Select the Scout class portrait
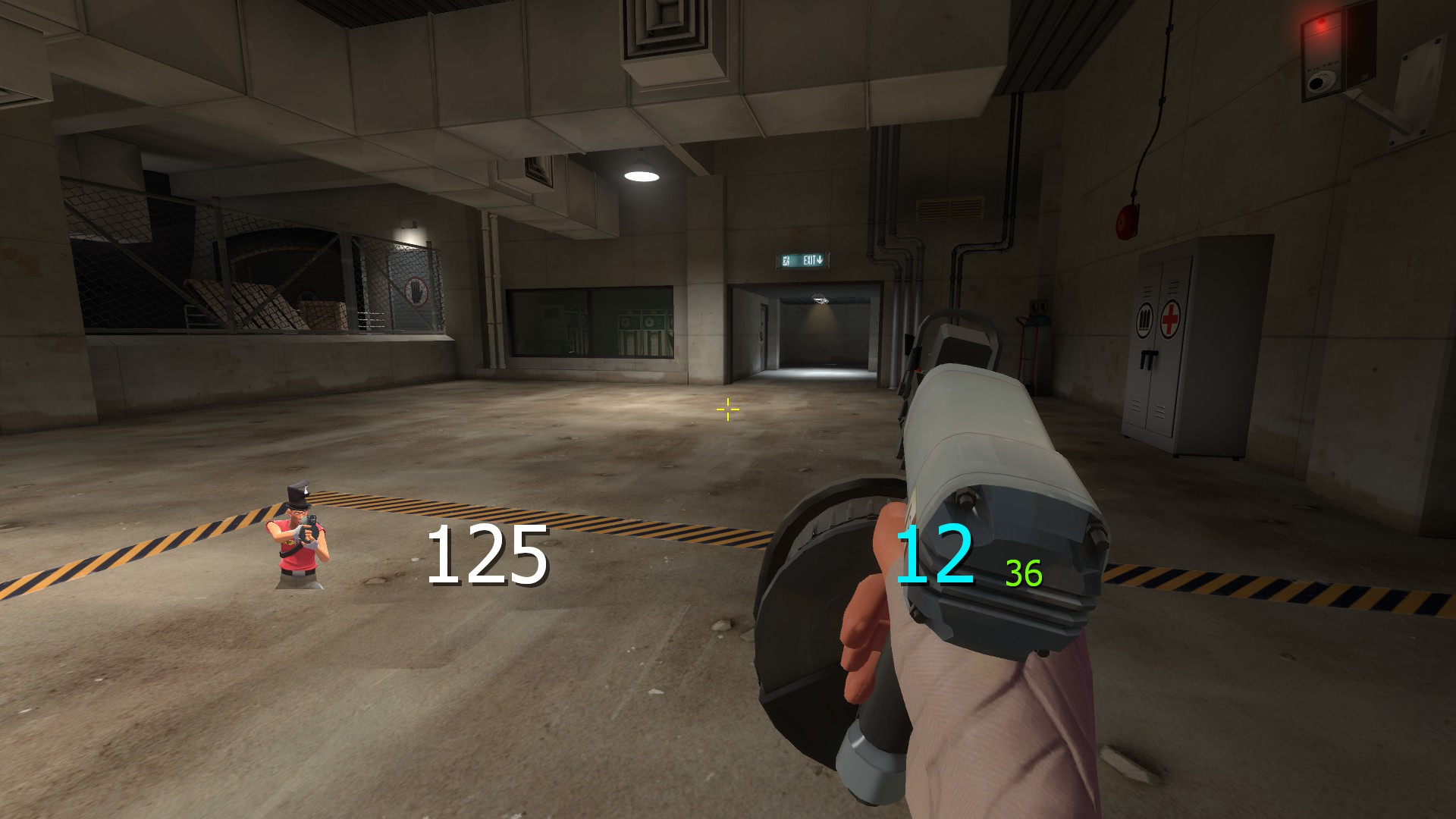 click(x=300, y=538)
